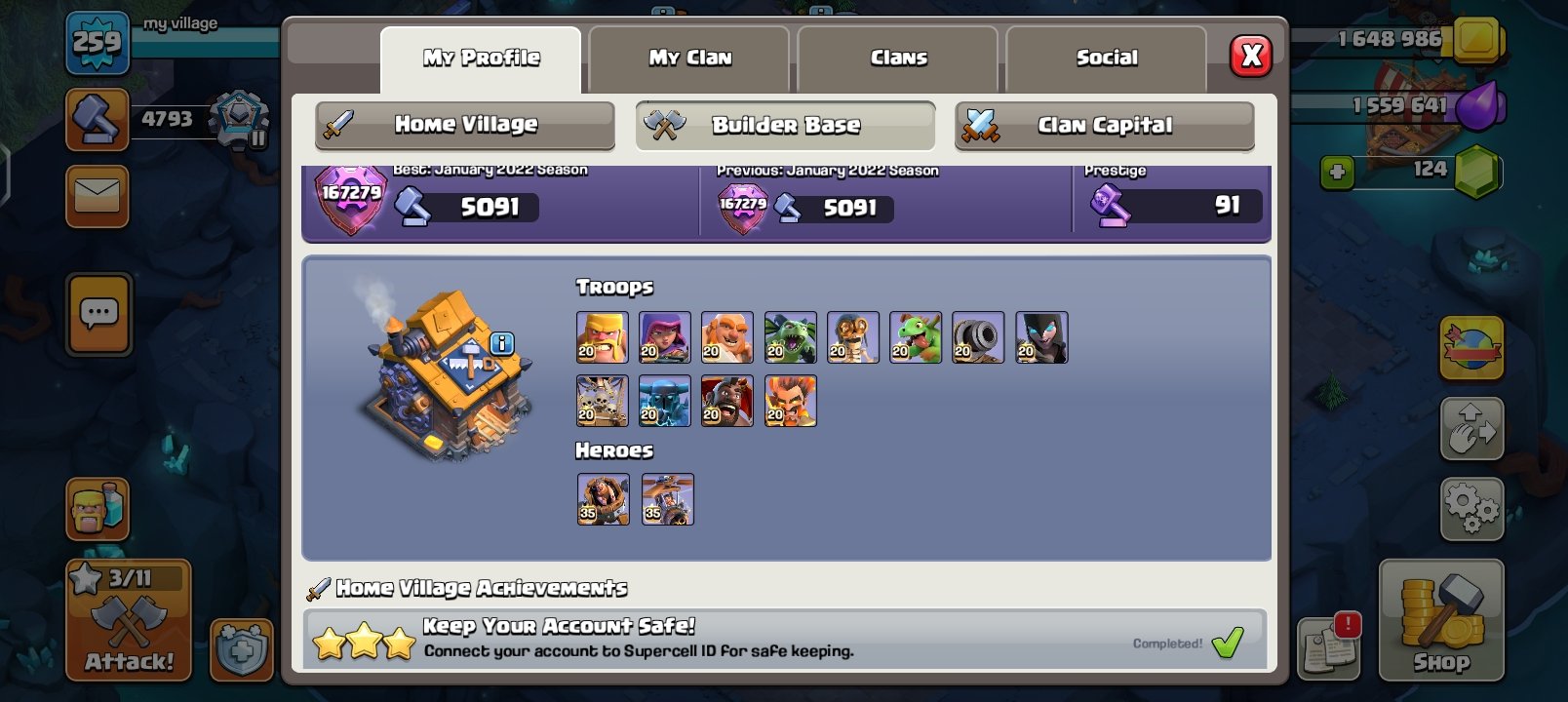Select the Baby Dragon troop icon
The width and height of the screenshot is (1568, 702).
(x=915, y=336)
